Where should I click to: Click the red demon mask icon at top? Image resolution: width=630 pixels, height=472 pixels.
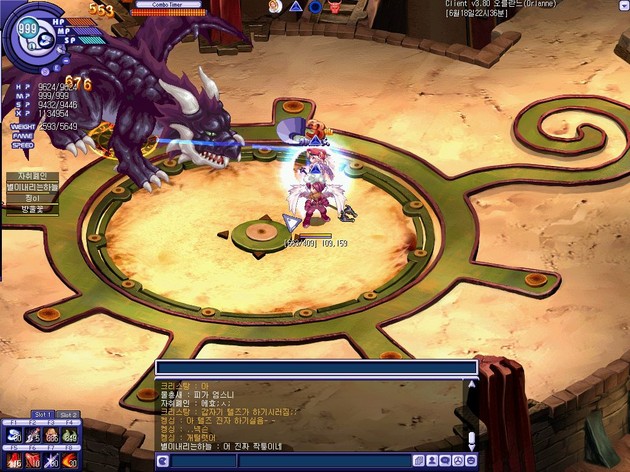click(x=334, y=7)
